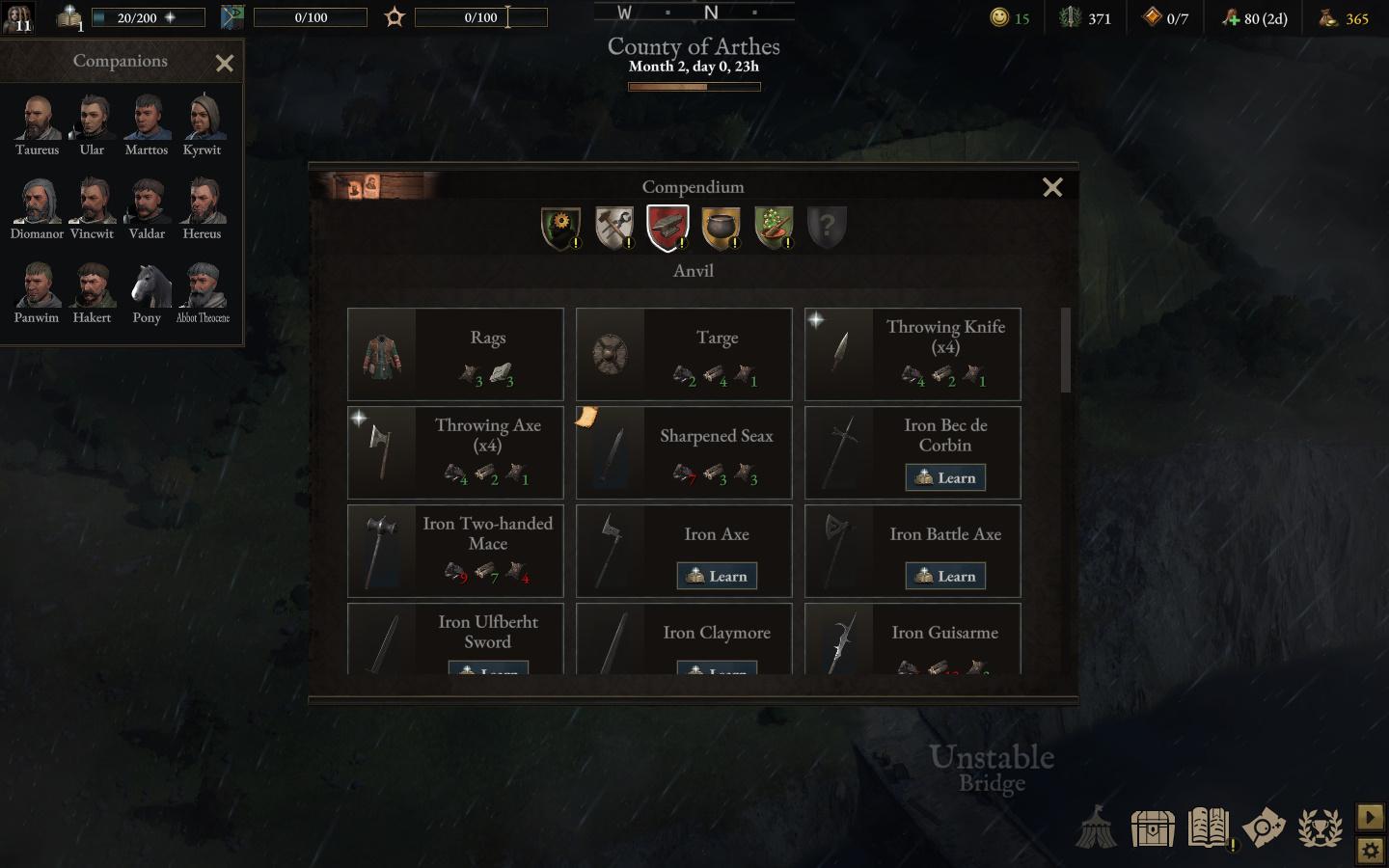1389x868 pixels.
Task: Open the Sharpened Seax recipe
Action: pyautogui.click(x=684, y=452)
